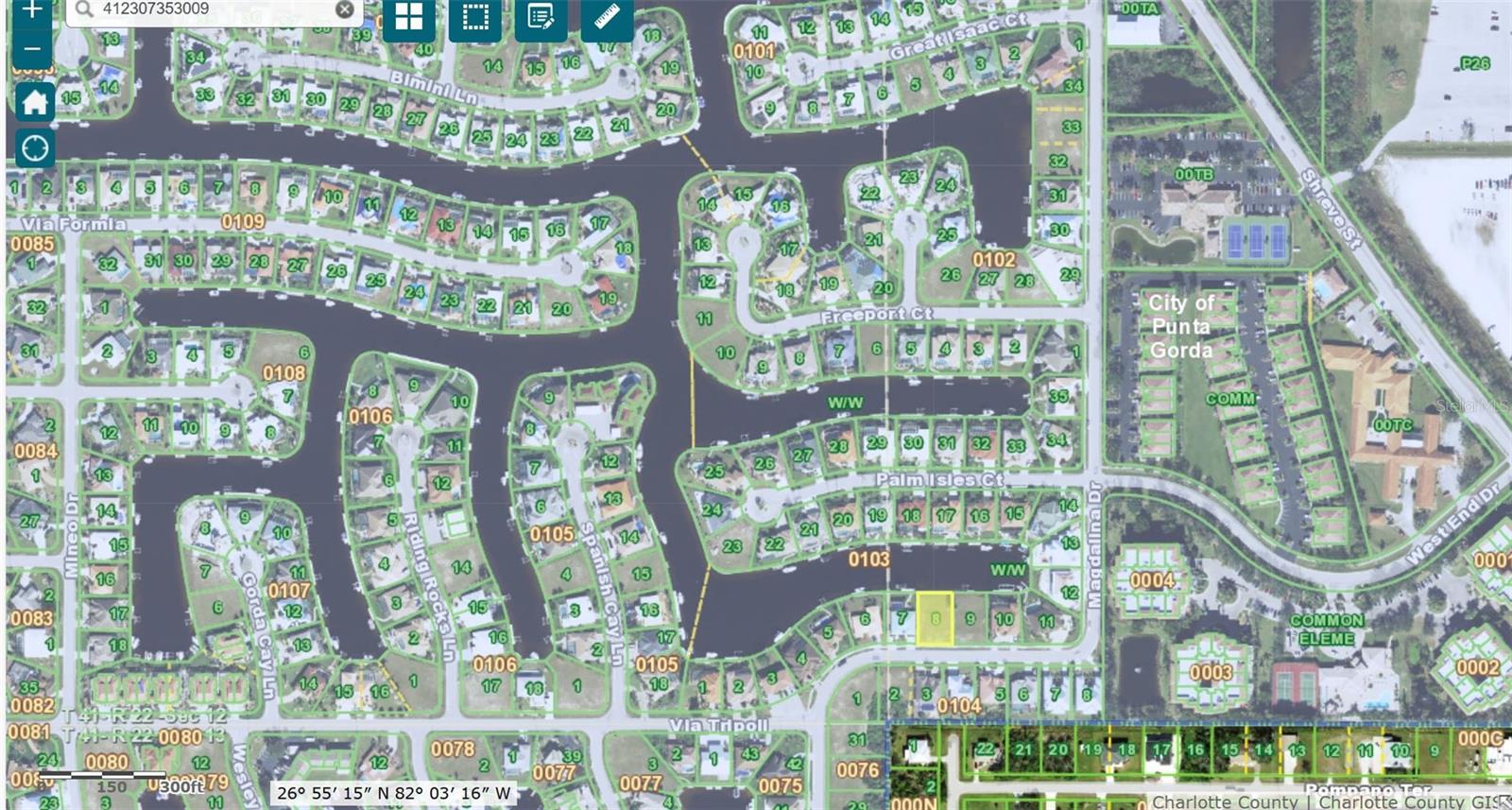Open the basemap layers grid tool

[408, 18]
